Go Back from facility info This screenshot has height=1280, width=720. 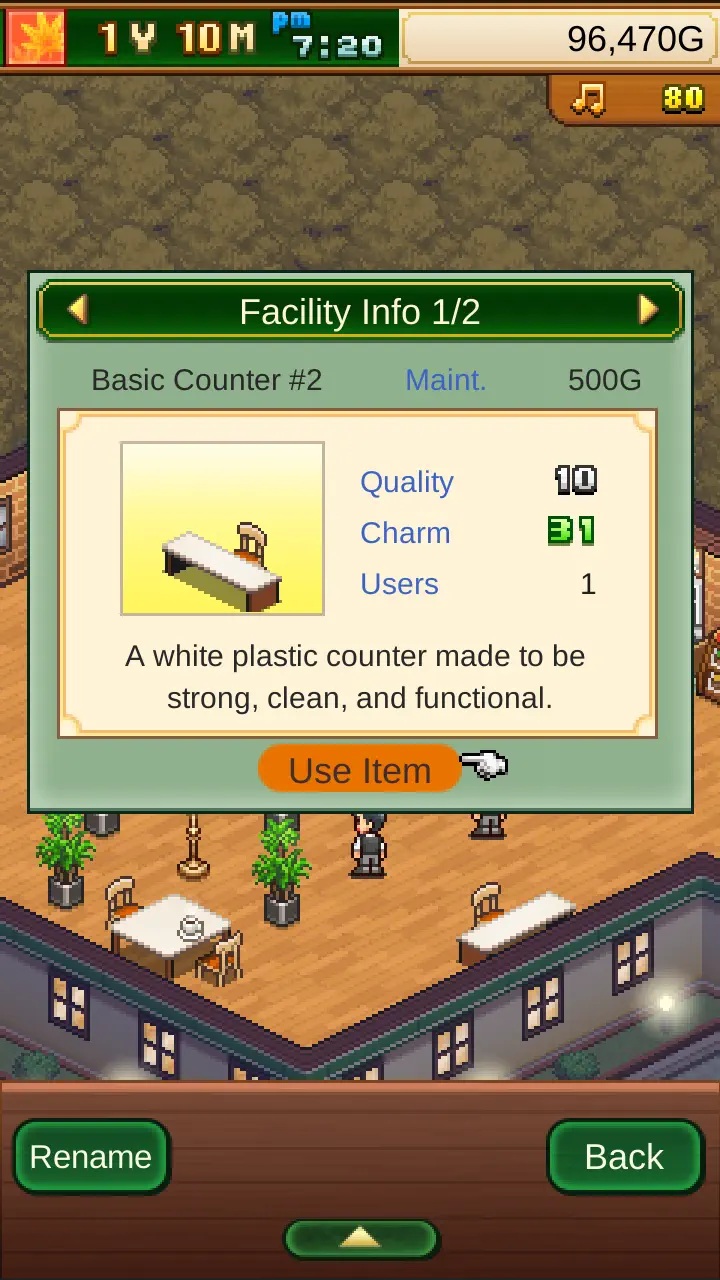tap(625, 1157)
